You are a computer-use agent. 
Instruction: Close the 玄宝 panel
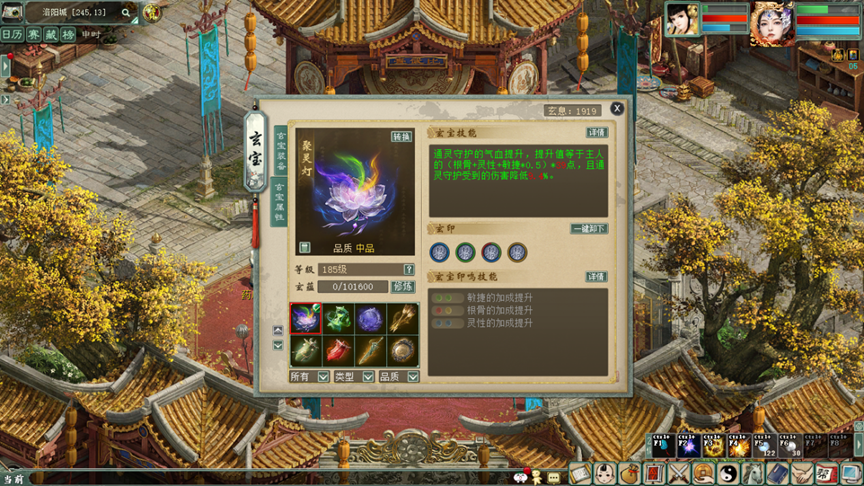tap(617, 108)
